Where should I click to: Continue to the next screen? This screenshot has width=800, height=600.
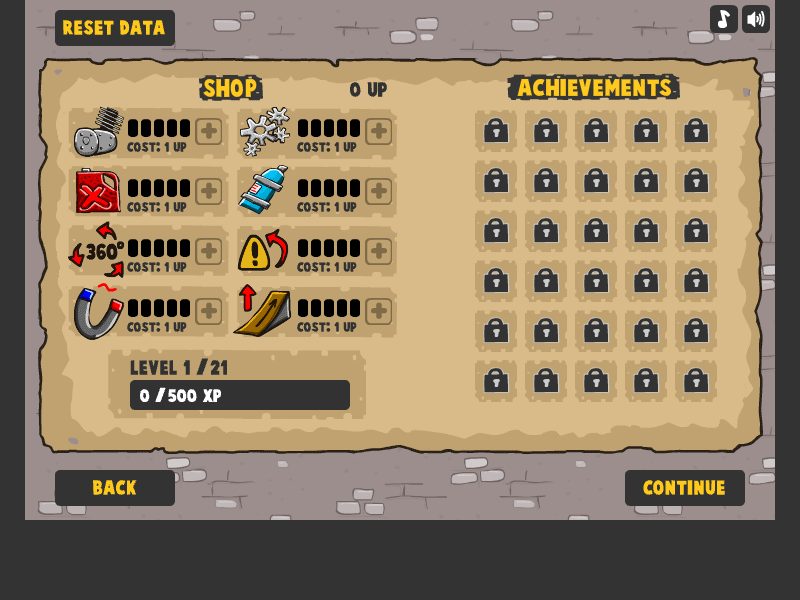684,488
